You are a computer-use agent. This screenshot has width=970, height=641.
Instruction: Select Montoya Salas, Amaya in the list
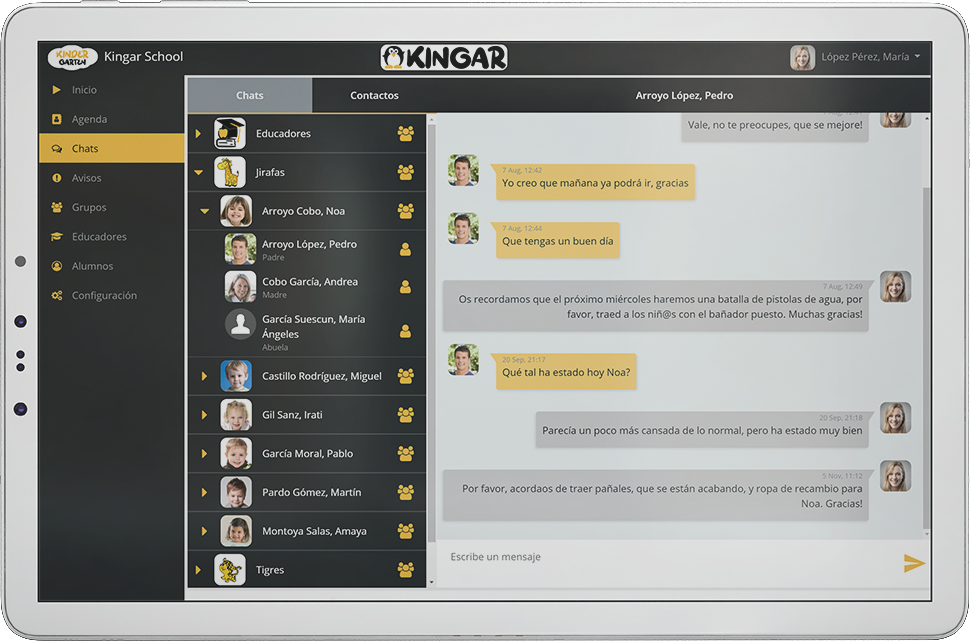(x=314, y=531)
